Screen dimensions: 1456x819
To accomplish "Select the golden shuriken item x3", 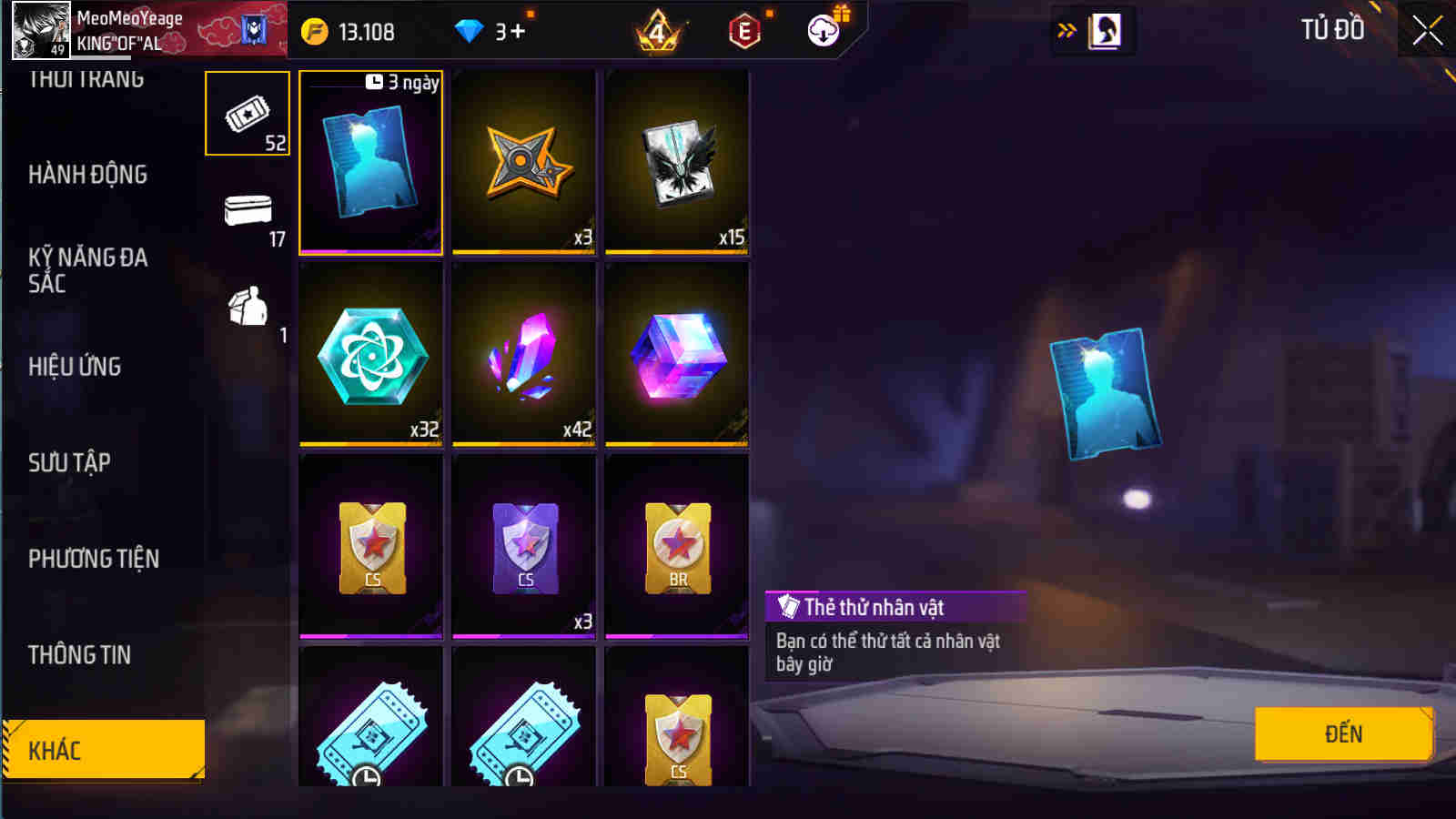I will (523, 162).
